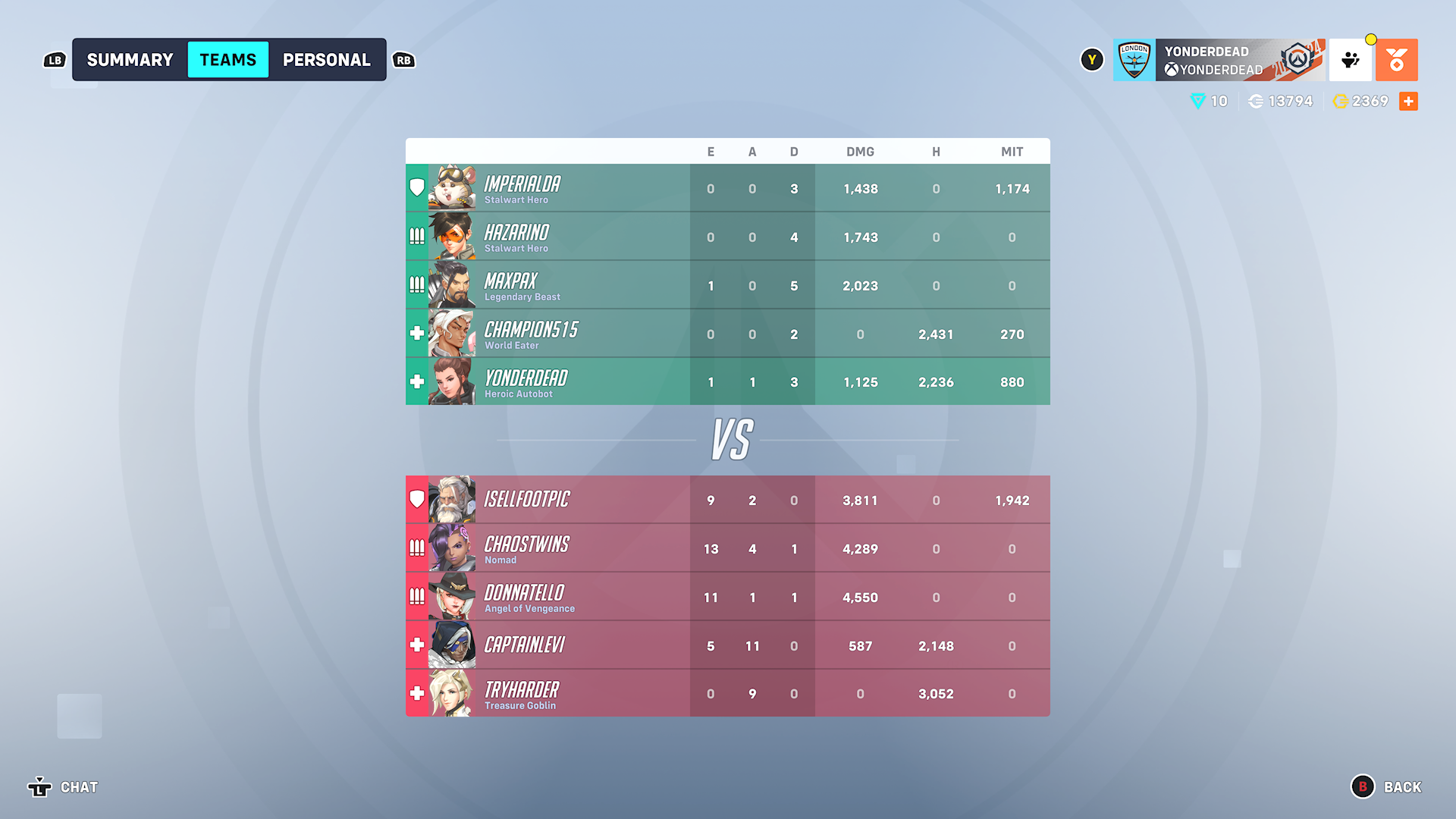Open the social groups icon near the nameplate
This screenshot has width=1456, height=819.
tap(1350, 59)
